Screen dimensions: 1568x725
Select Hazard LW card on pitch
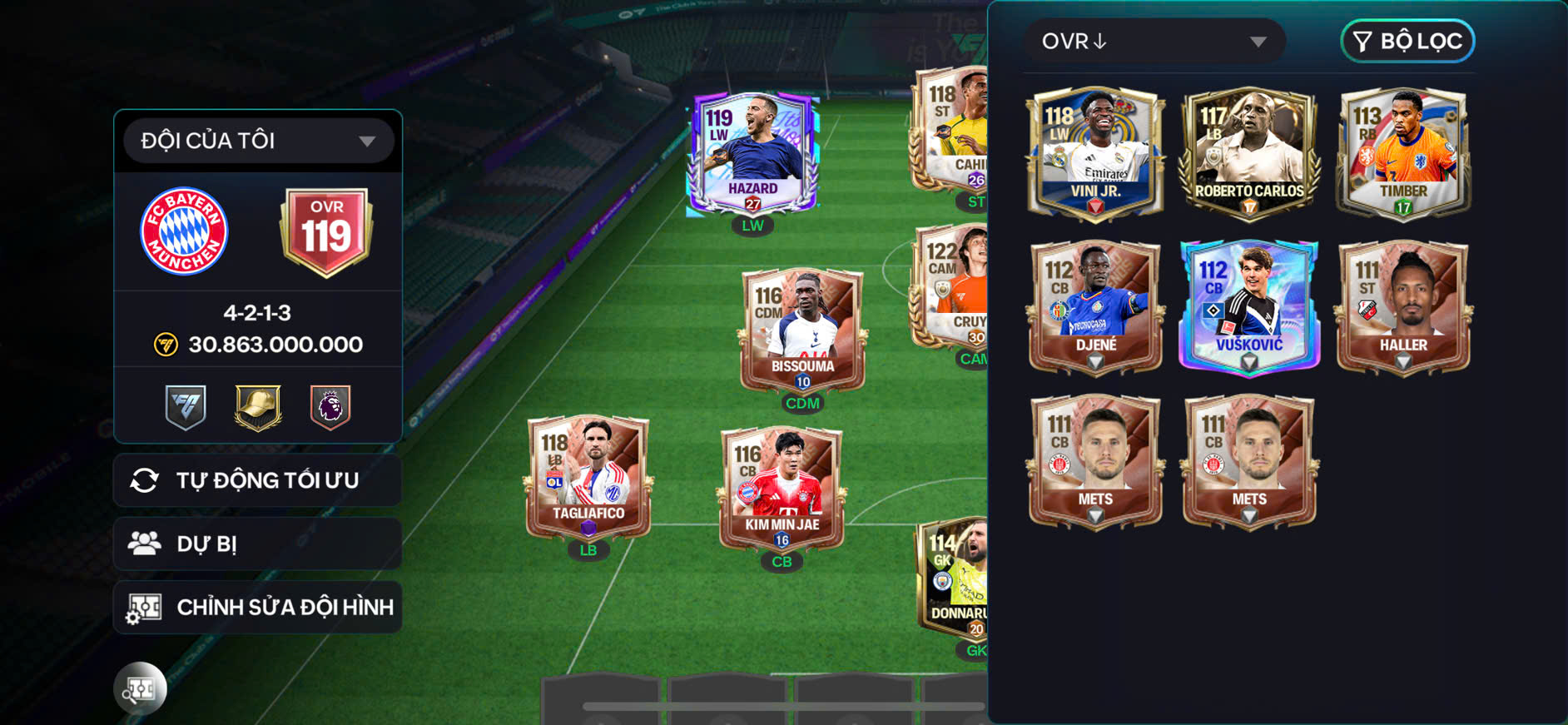click(752, 154)
